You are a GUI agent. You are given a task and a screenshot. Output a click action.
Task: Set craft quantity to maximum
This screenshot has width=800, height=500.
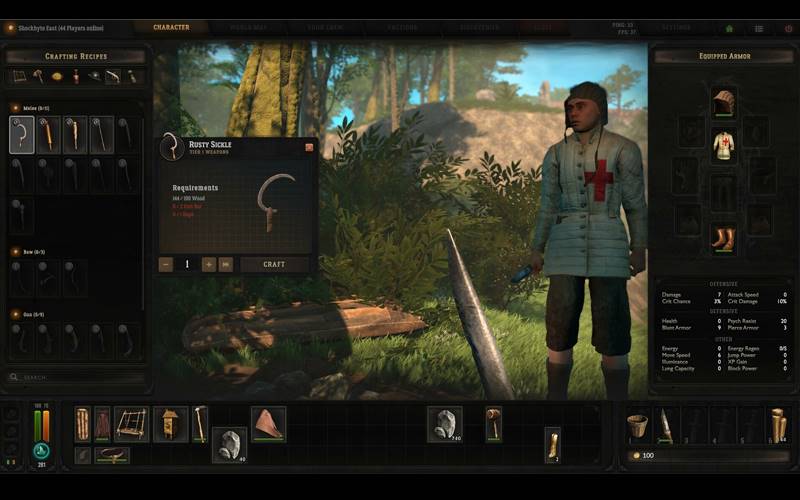[x=226, y=264]
